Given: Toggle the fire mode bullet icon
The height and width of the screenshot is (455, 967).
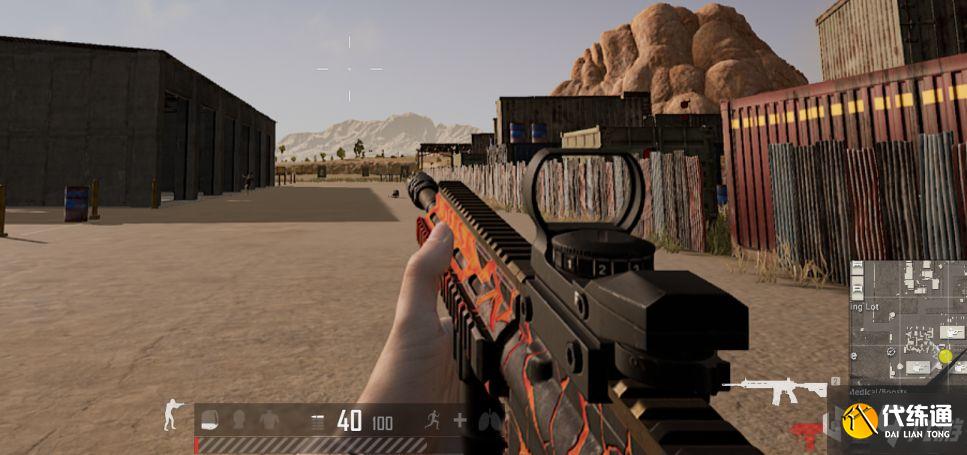Looking at the screenshot, I should click(x=318, y=422).
